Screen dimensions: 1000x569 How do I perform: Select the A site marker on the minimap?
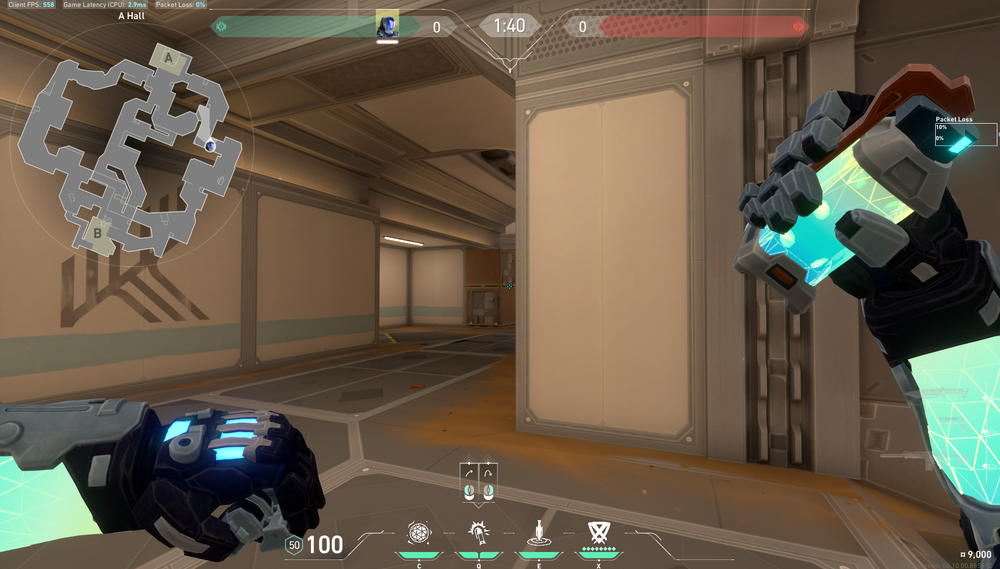click(x=169, y=59)
